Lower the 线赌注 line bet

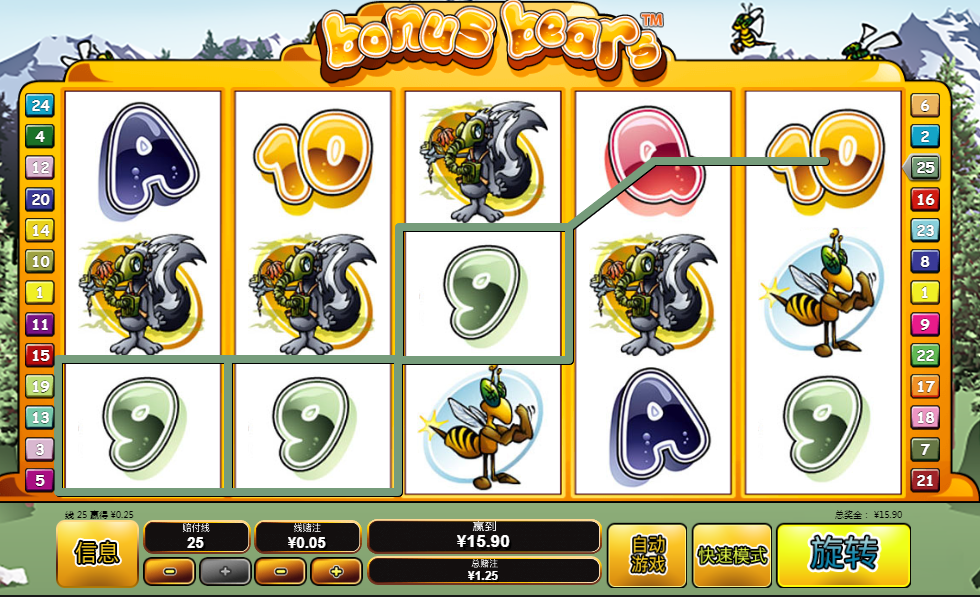point(280,572)
